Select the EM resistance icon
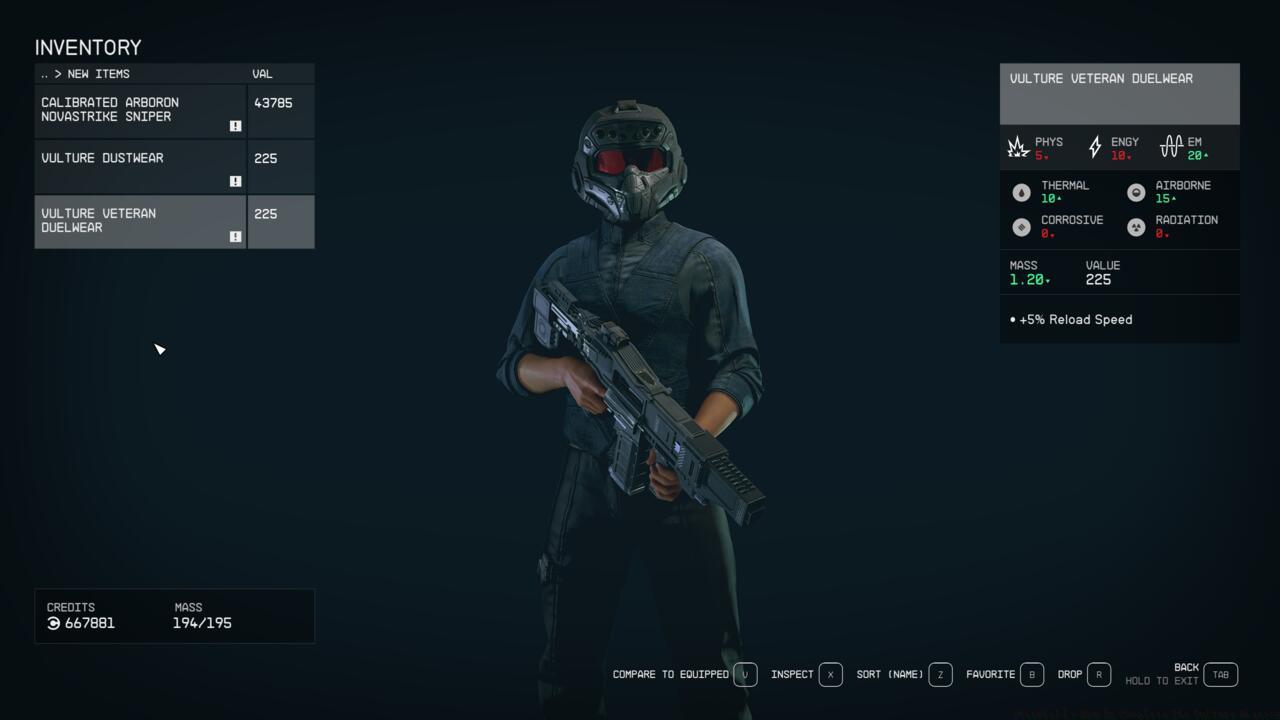 (1171, 146)
